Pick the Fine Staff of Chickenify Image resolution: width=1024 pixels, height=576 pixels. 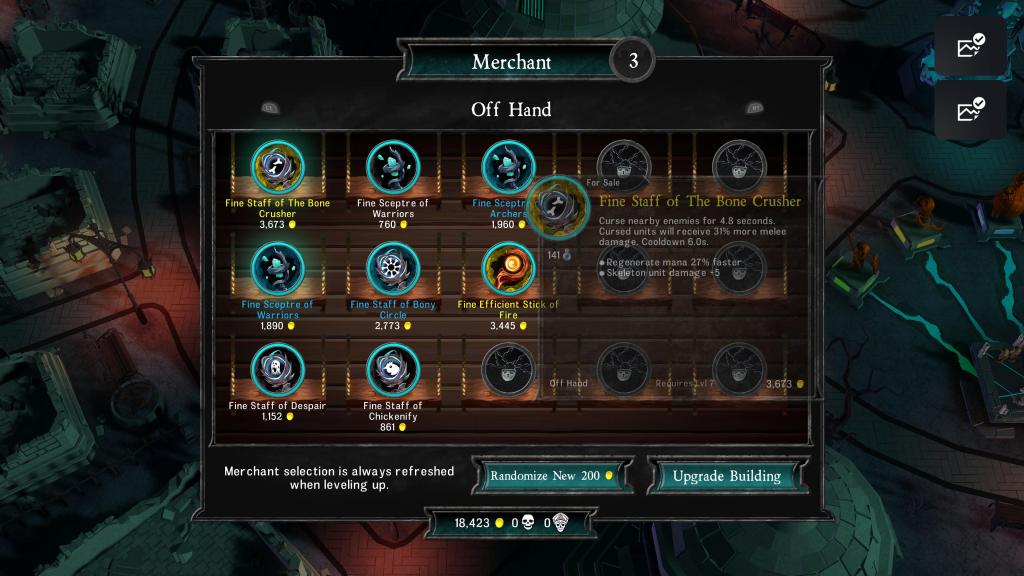[393, 370]
